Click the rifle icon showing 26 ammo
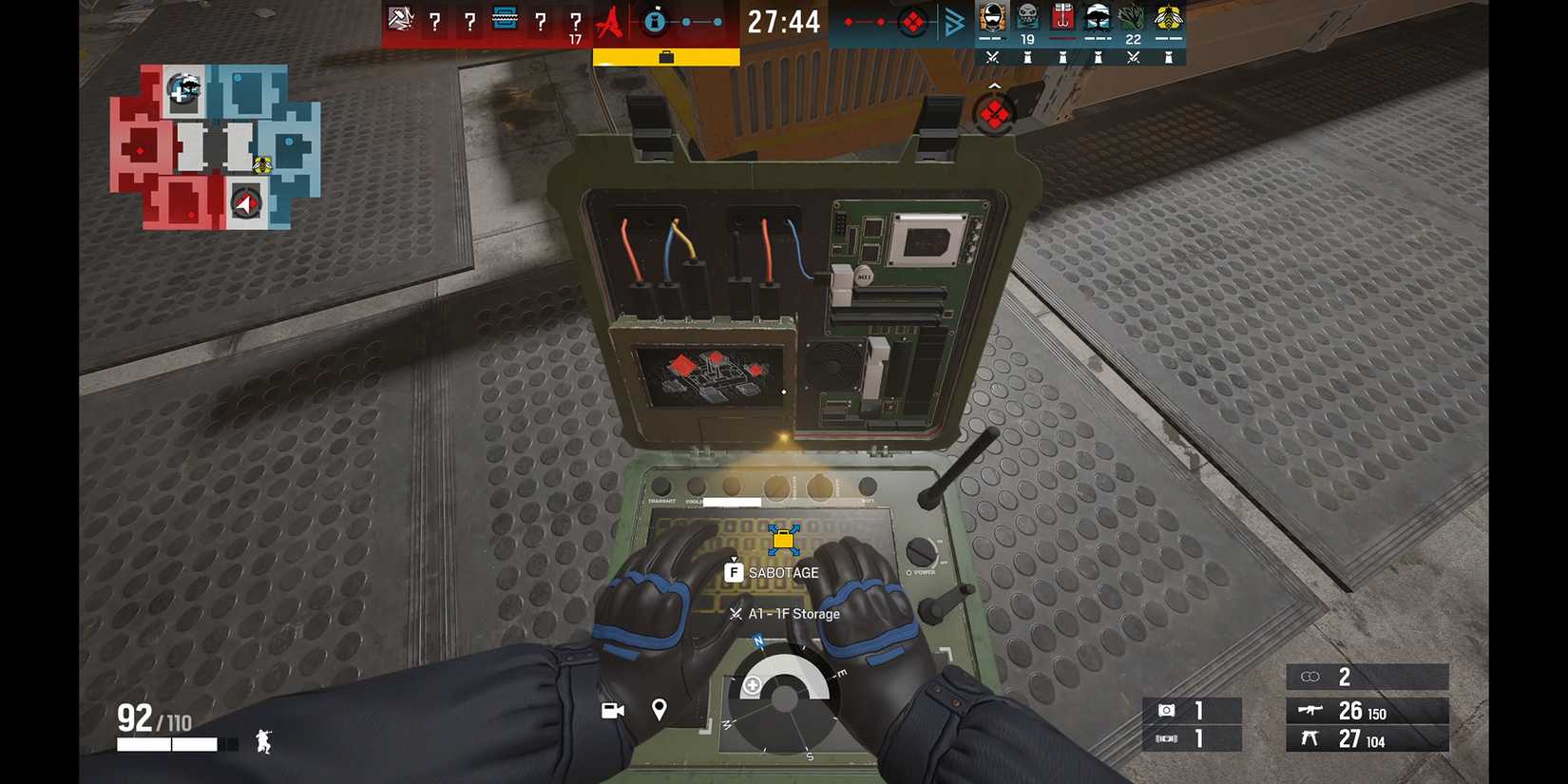1568x784 pixels. [x=1310, y=713]
